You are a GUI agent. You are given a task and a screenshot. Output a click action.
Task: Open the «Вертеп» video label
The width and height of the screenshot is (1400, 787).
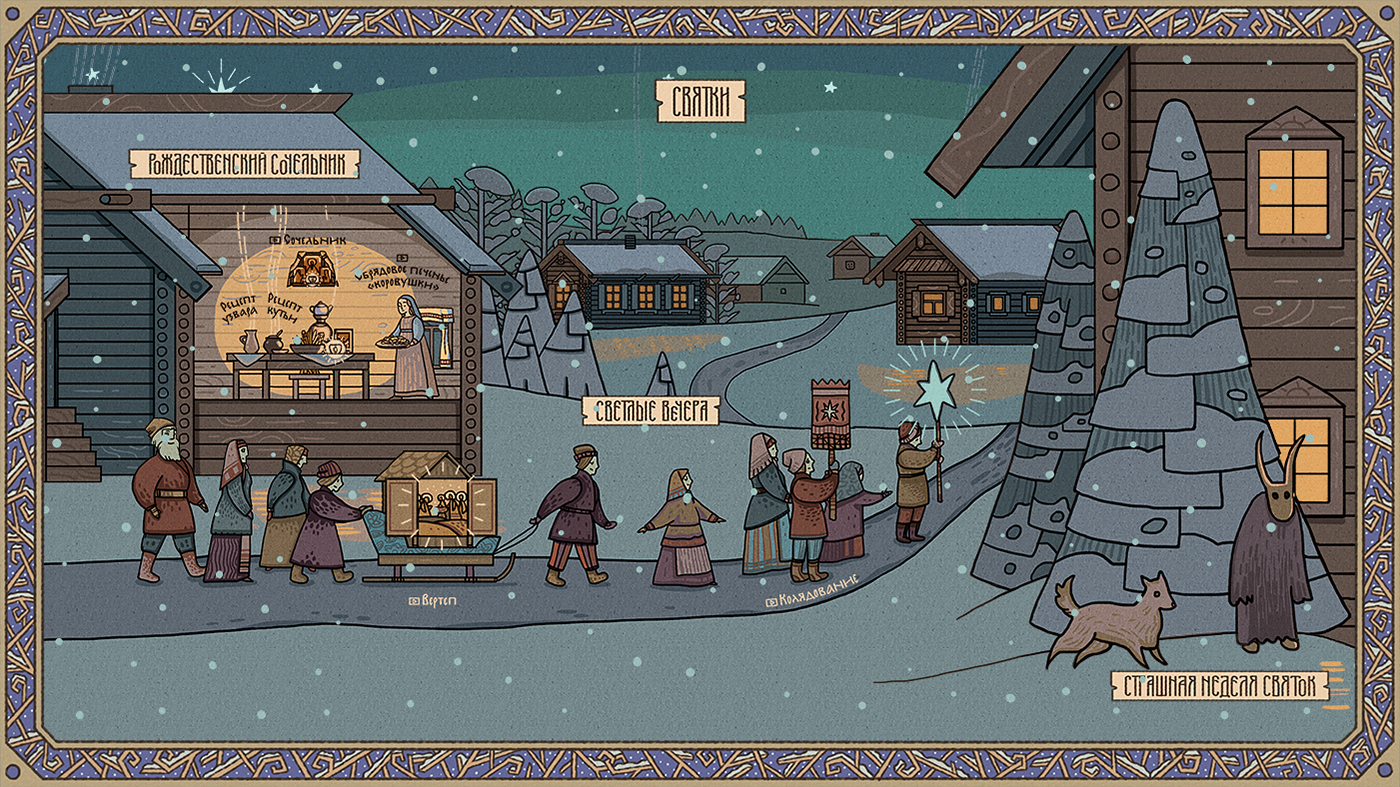pos(433,600)
